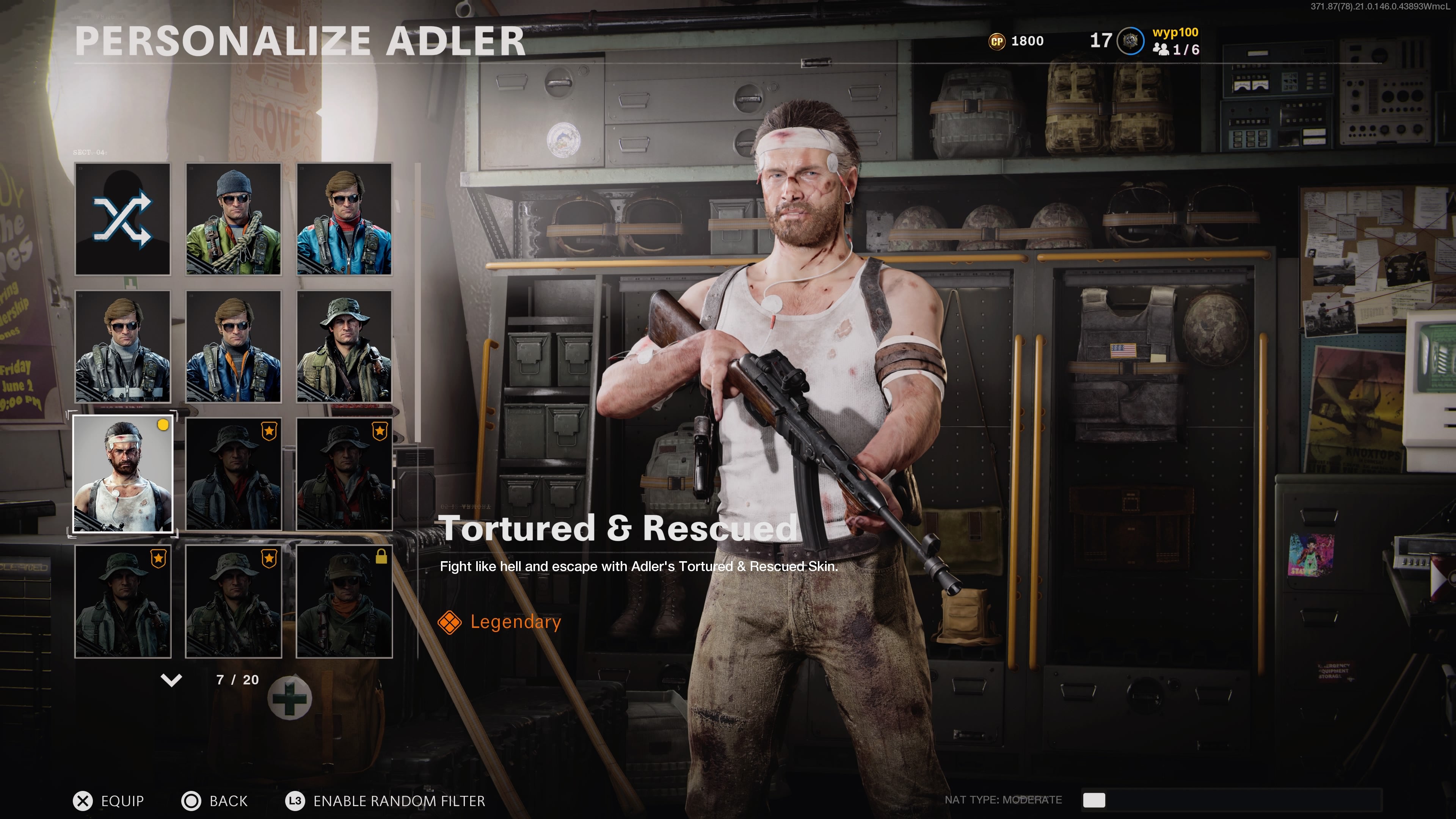Open the 7 / 20 page indicator
This screenshot has width=1456, height=819.
(x=237, y=679)
